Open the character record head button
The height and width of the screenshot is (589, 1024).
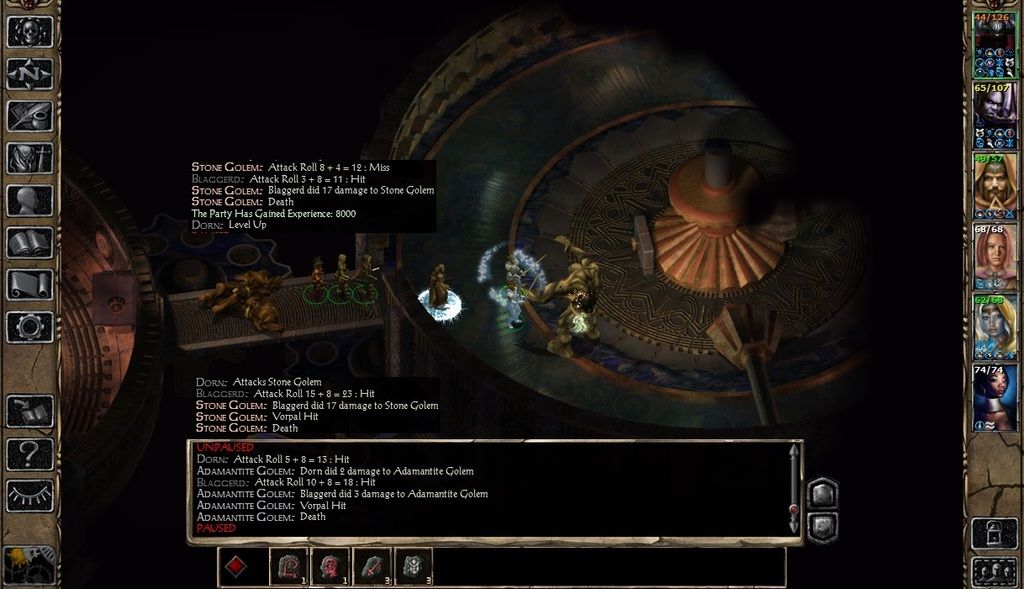point(30,200)
